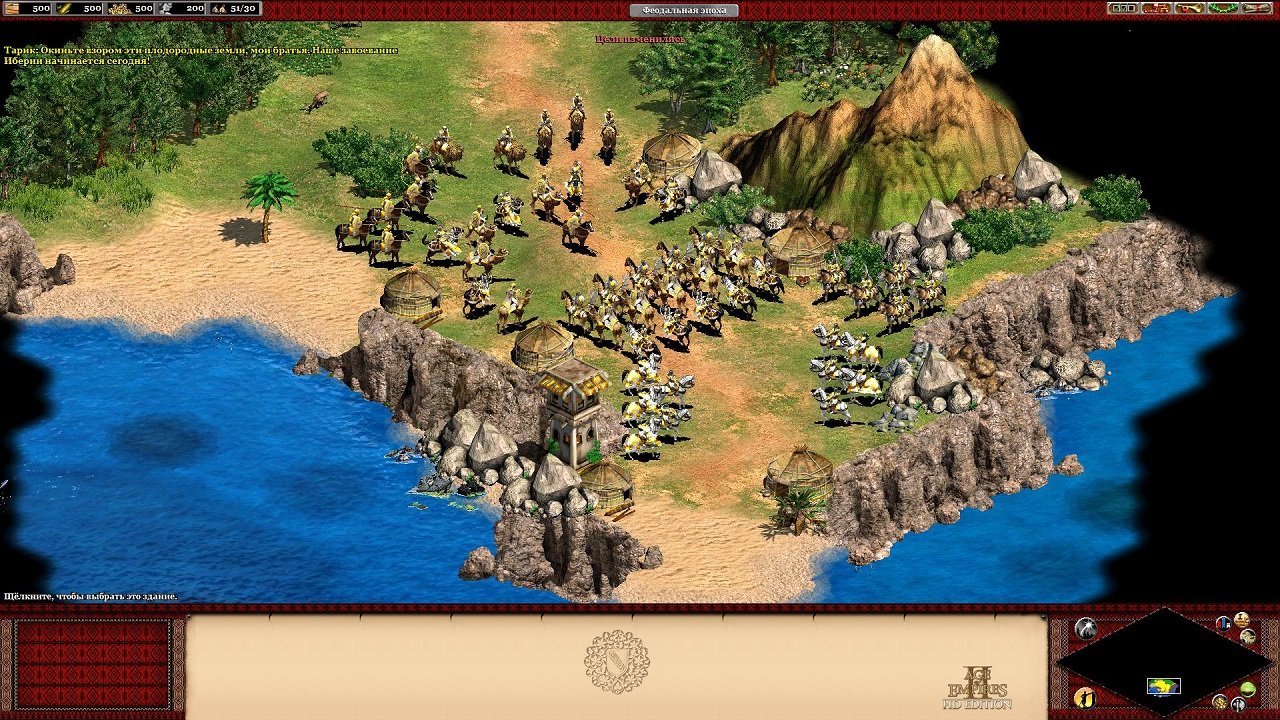Open chat with the trumpet icon
Screen dimensions: 1280x720
[1190, 8]
